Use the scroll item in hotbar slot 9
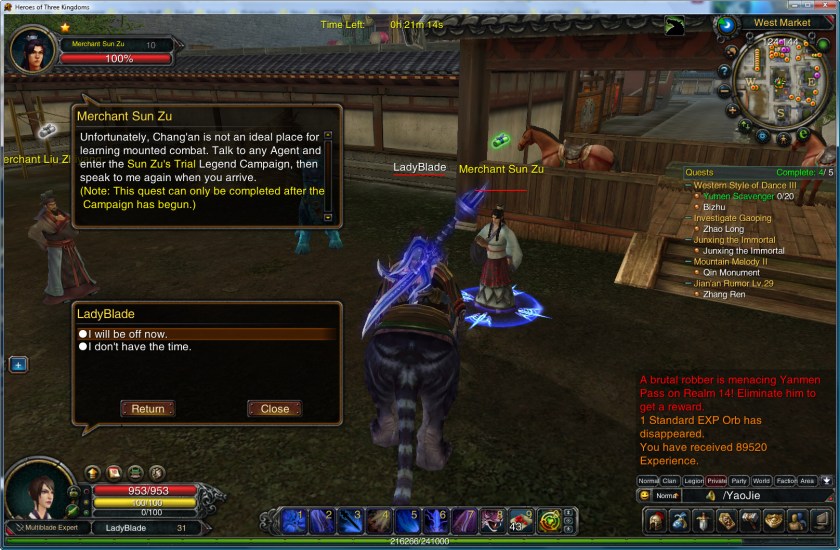 pyautogui.click(x=518, y=520)
